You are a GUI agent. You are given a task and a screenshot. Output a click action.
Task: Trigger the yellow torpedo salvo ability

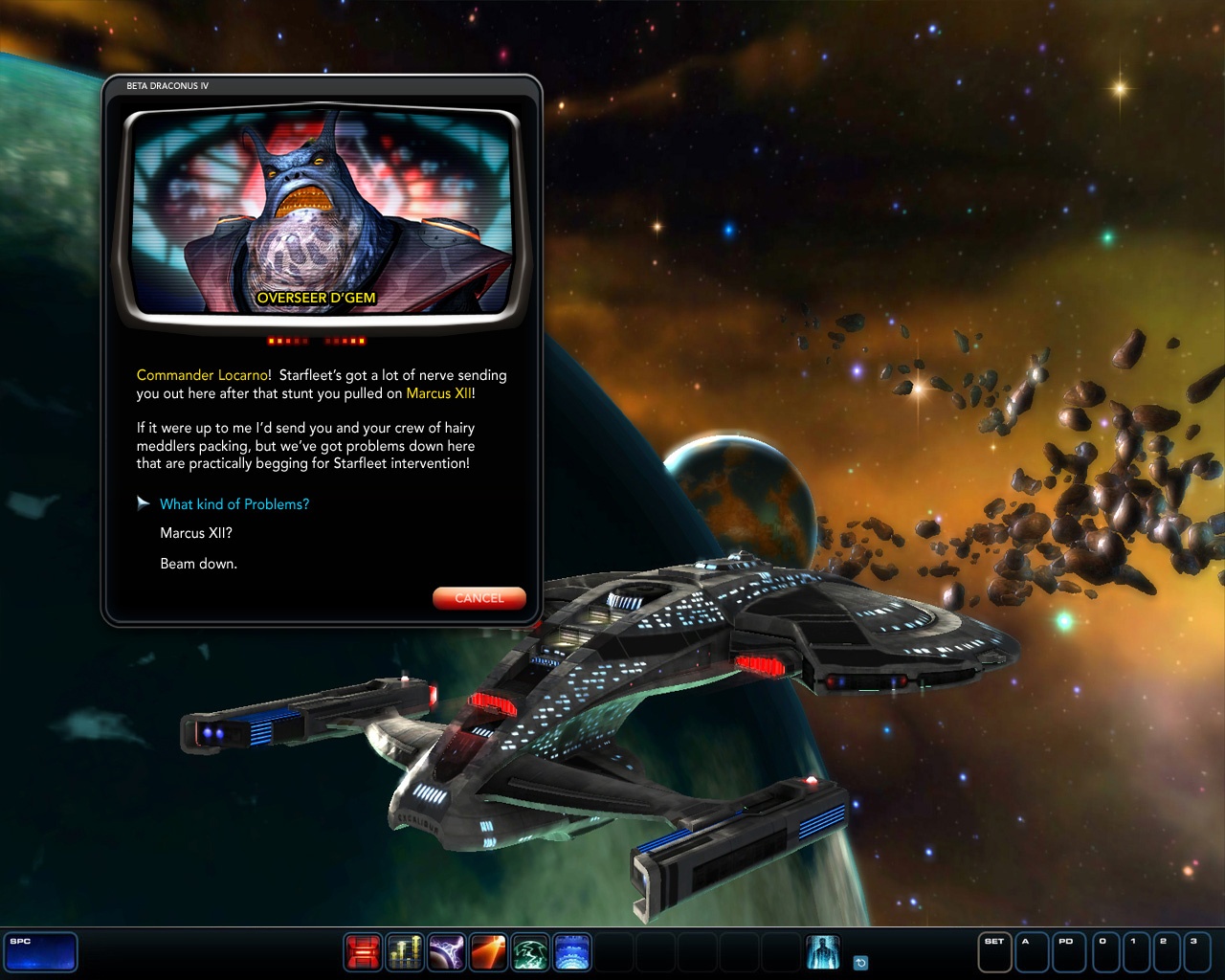pyautogui.click(x=406, y=952)
